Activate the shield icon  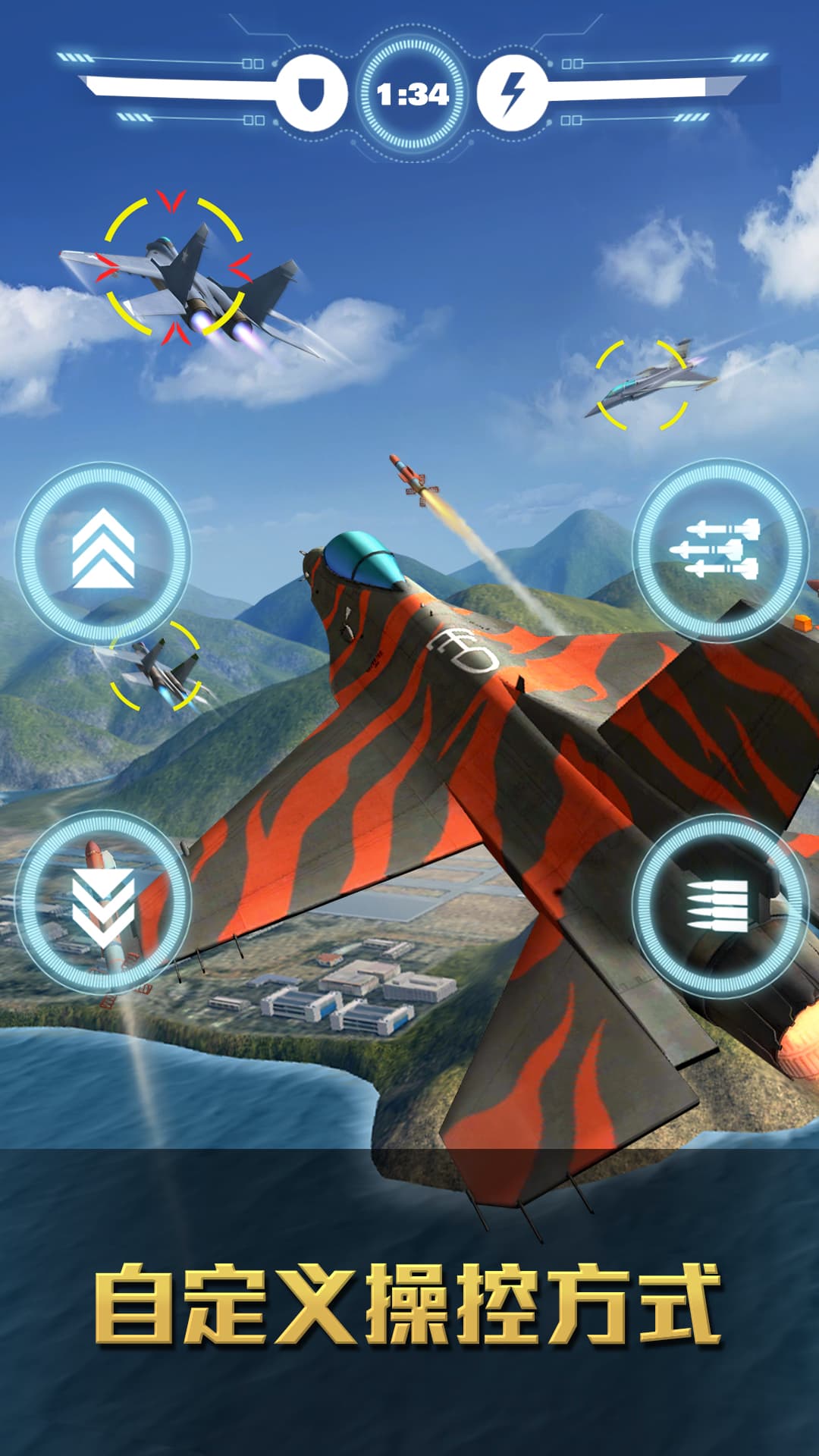[x=311, y=93]
